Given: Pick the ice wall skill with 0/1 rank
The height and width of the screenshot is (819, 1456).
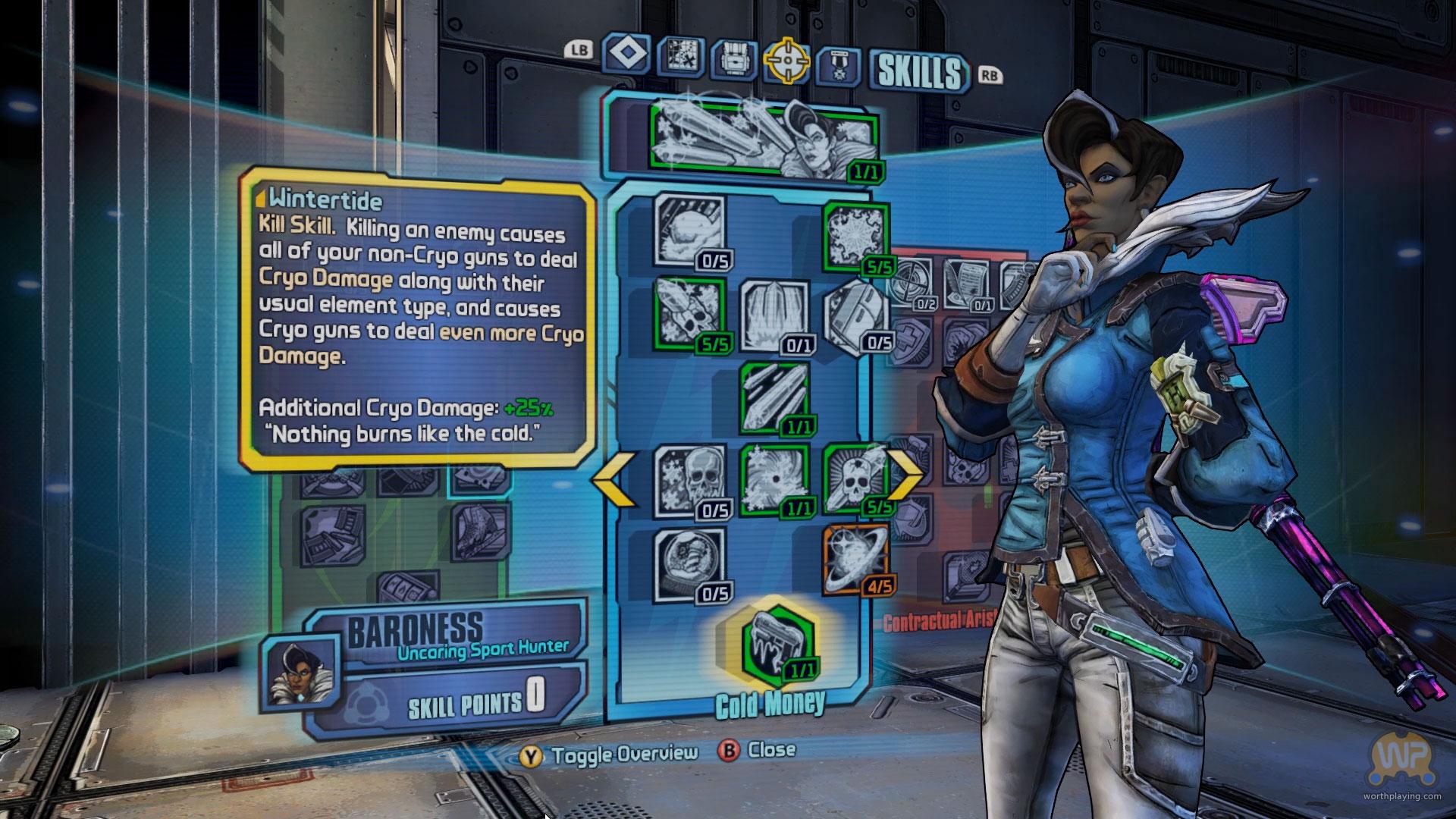Looking at the screenshot, I should pyautogui.click(x=774, y=316).
